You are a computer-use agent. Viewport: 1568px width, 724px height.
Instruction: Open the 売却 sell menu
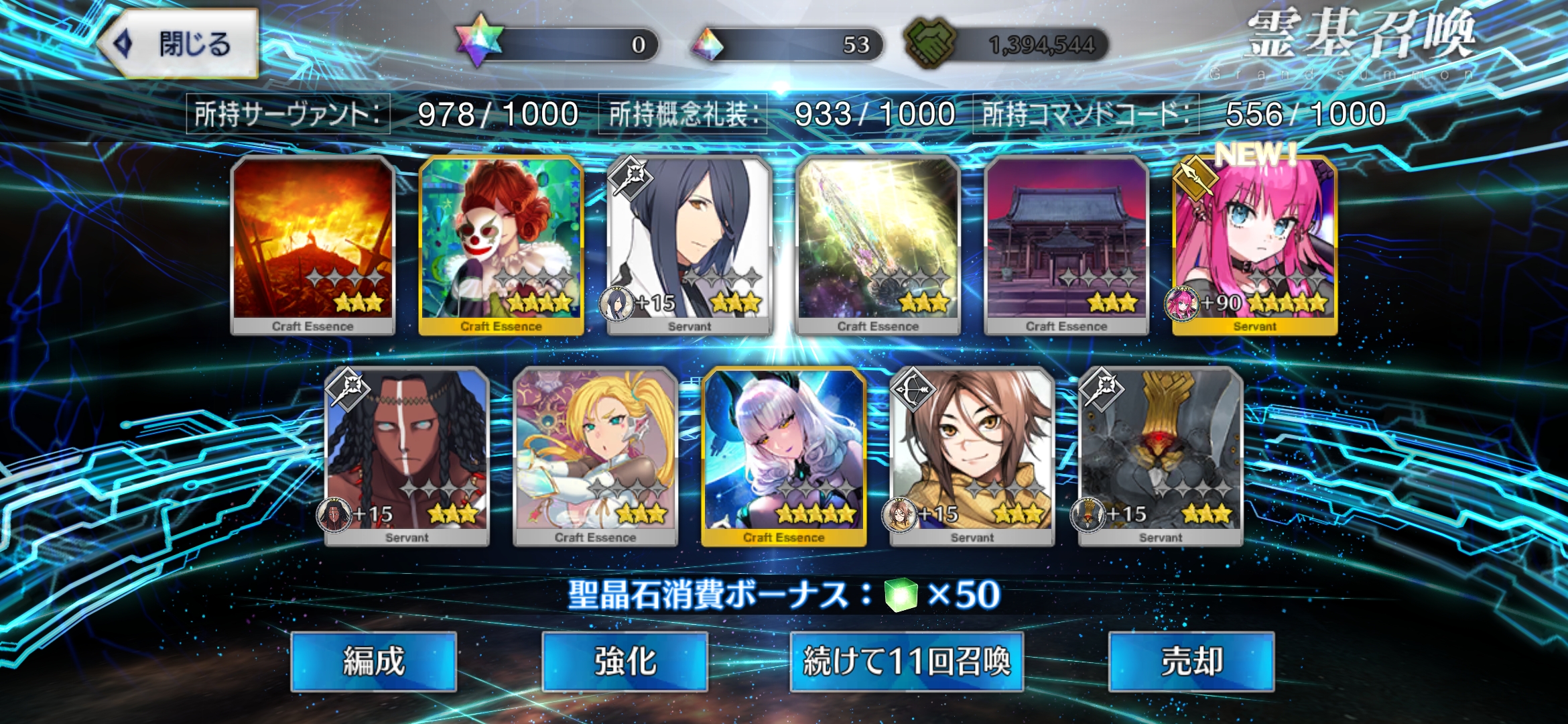(1191, 662)
